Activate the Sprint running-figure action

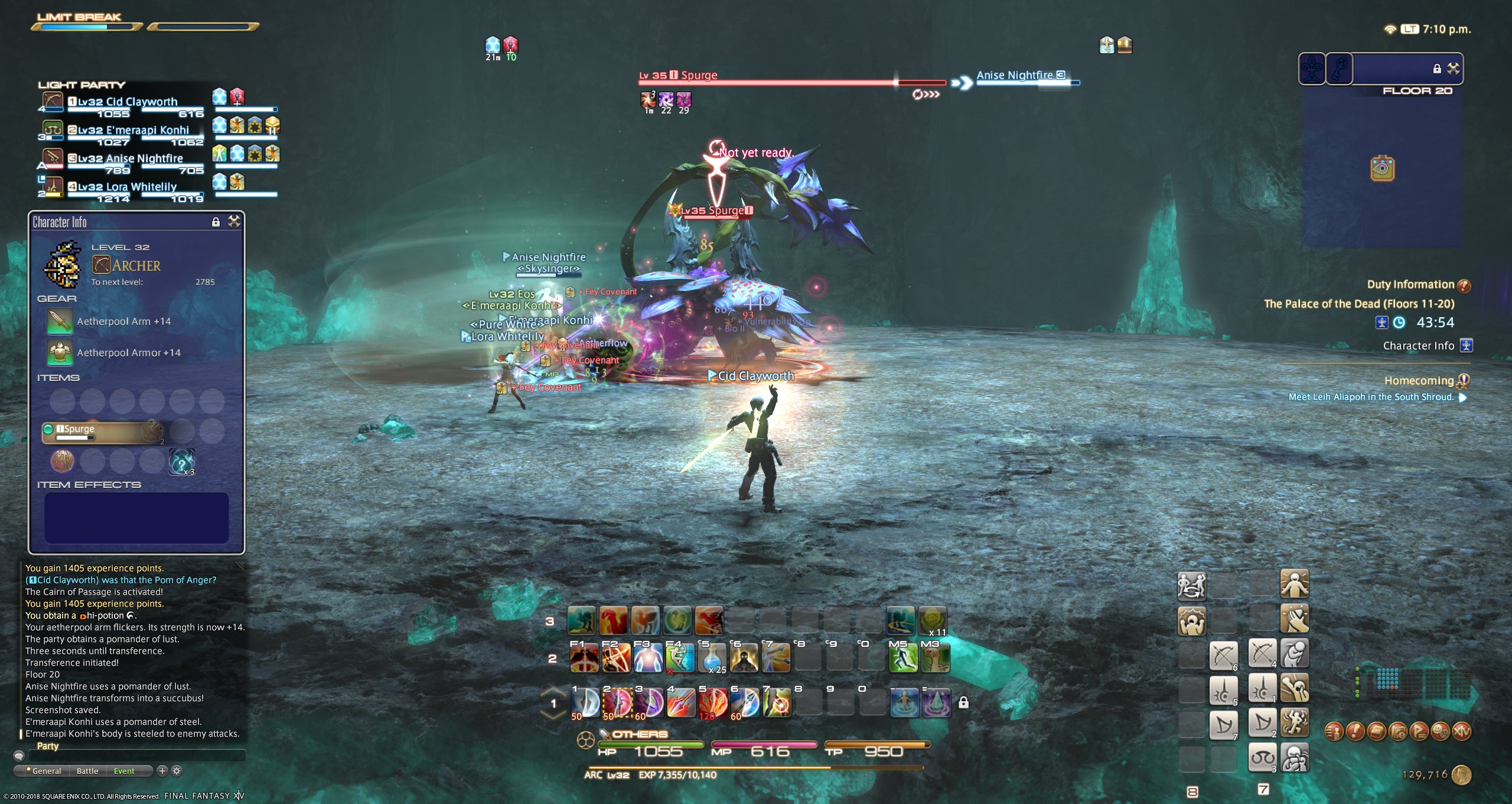(903, 657)
